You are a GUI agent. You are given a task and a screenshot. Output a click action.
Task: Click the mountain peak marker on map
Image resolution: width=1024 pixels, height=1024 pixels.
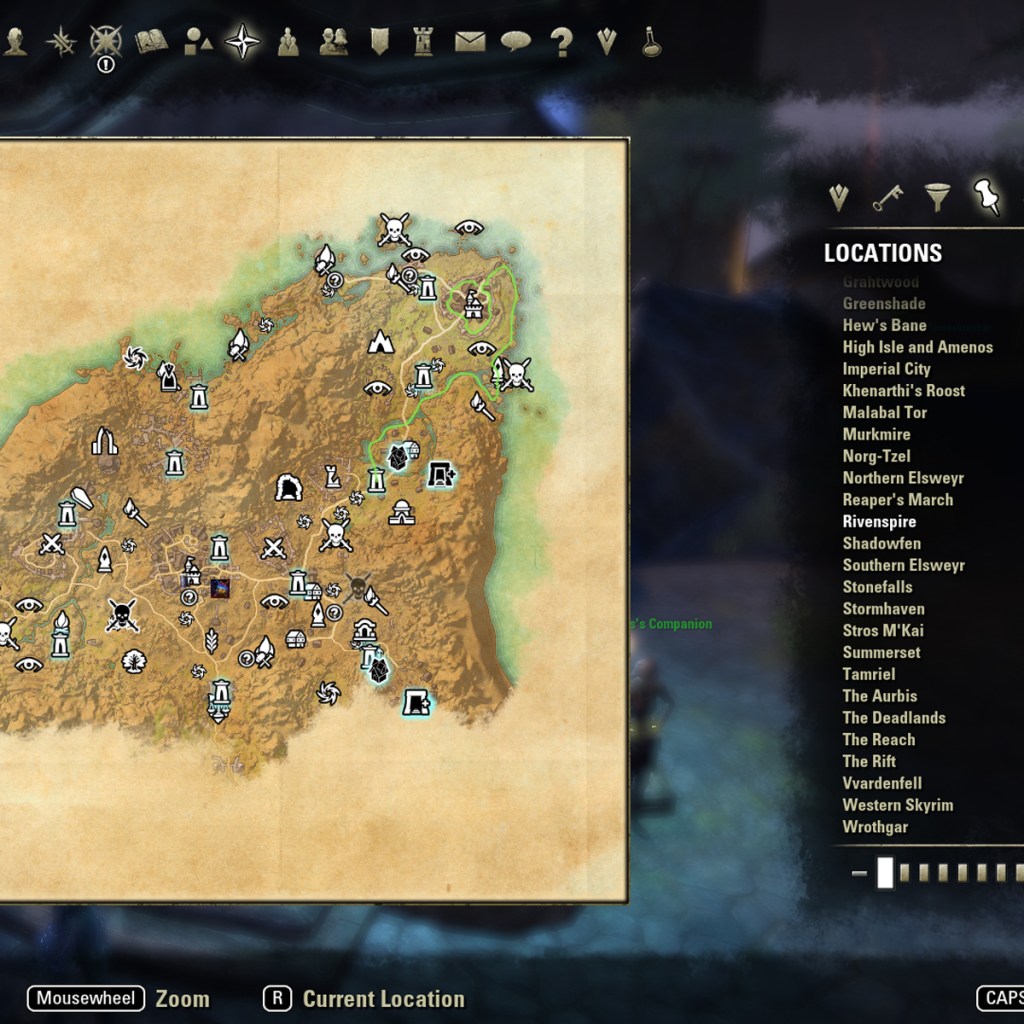pos(380,342)
